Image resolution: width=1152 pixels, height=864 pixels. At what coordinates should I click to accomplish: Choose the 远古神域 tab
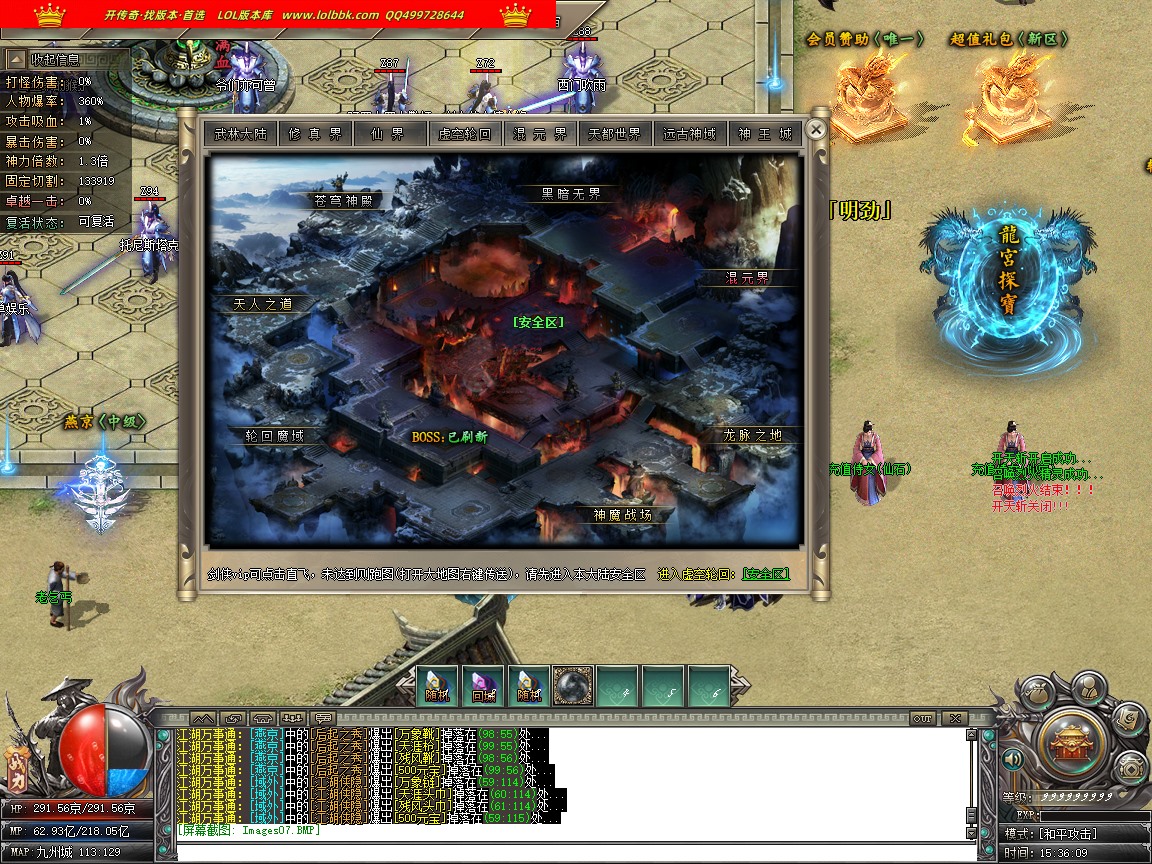coord(690,134)
